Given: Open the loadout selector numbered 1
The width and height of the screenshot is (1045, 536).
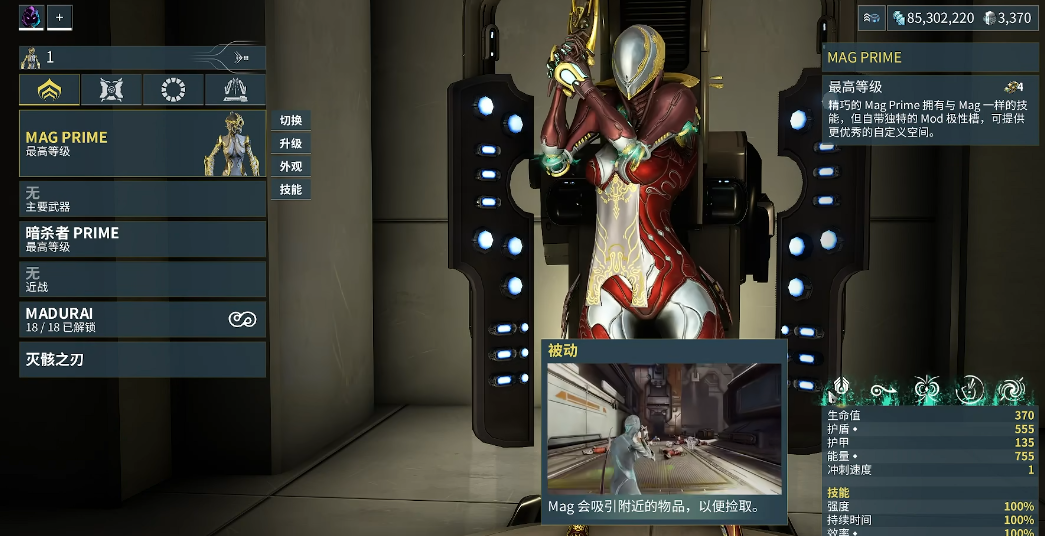Looking at the screenshot, I should point(142,58).
